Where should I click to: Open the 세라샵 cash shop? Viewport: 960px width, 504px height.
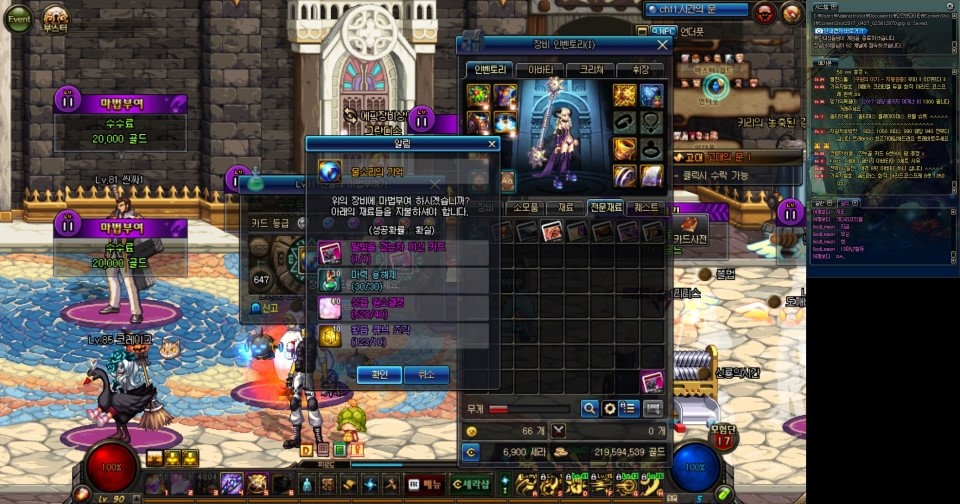click(x=471, y=484)
